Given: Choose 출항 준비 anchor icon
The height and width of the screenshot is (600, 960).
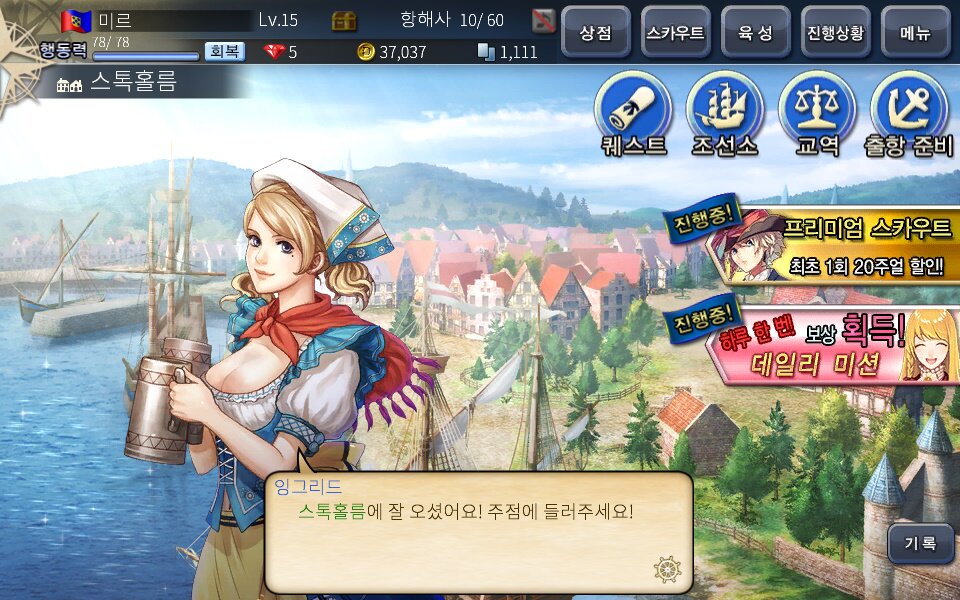Looking at the screenshot, I should [x=909, y=110].
